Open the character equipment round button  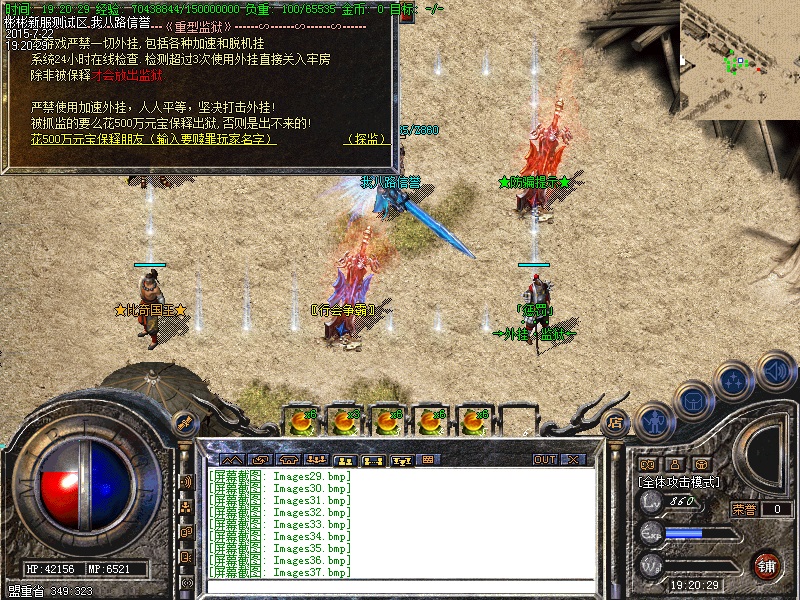pos(655,422)
